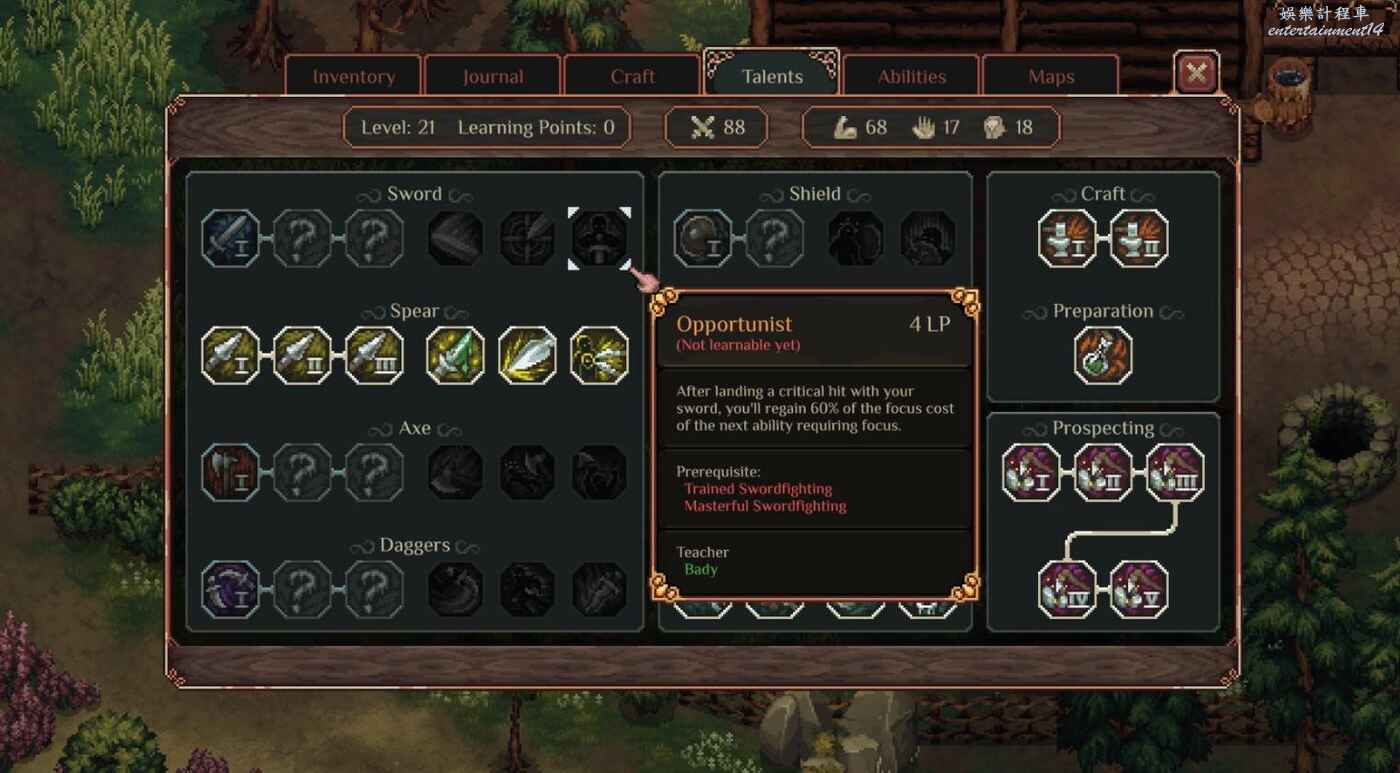Select the Sword tier I talent
The image size is (1400, 773).
[x=231, y=238]
